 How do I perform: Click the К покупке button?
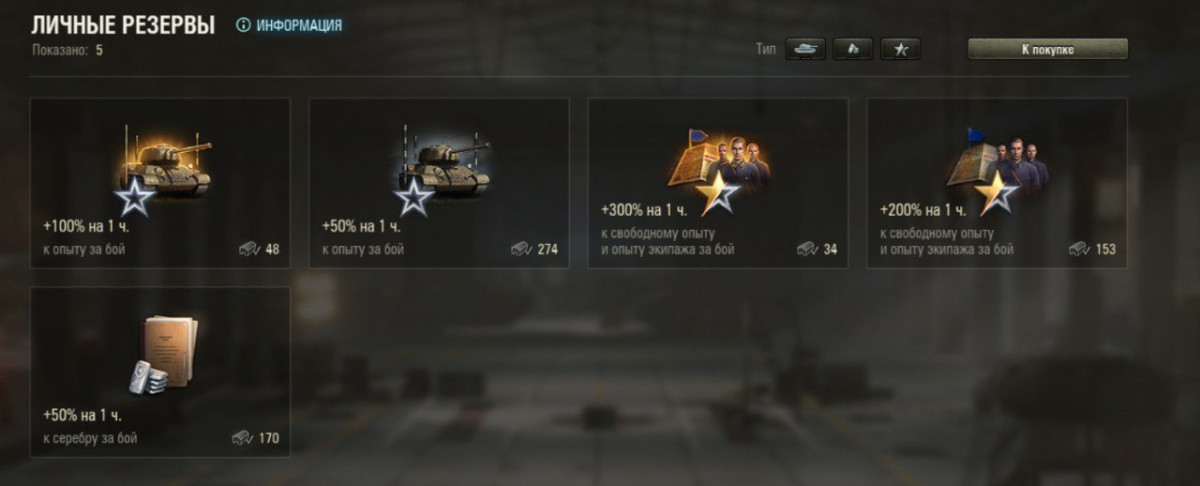click(x=1047, y=49)
